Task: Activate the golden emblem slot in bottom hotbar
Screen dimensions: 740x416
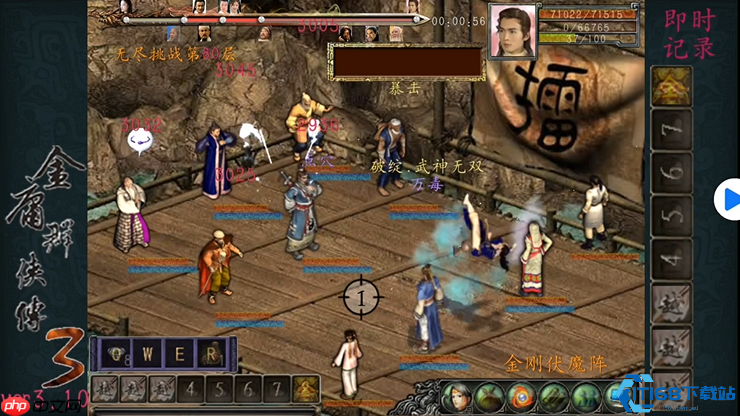Action: coord(306,389)
